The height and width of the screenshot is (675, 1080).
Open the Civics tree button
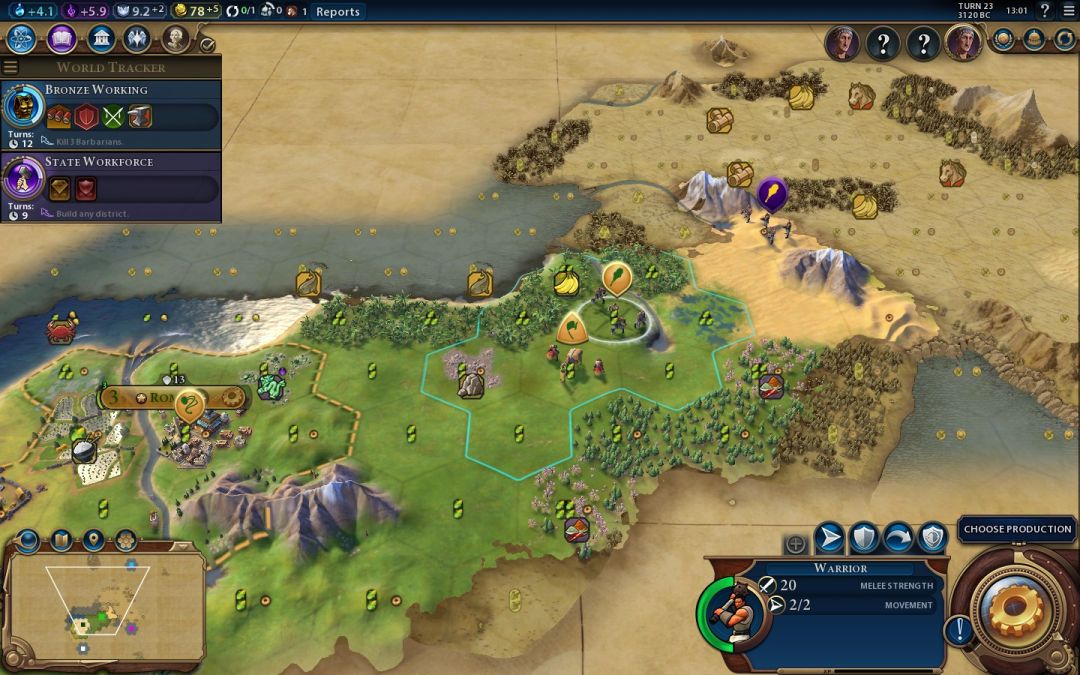(61, 39)
